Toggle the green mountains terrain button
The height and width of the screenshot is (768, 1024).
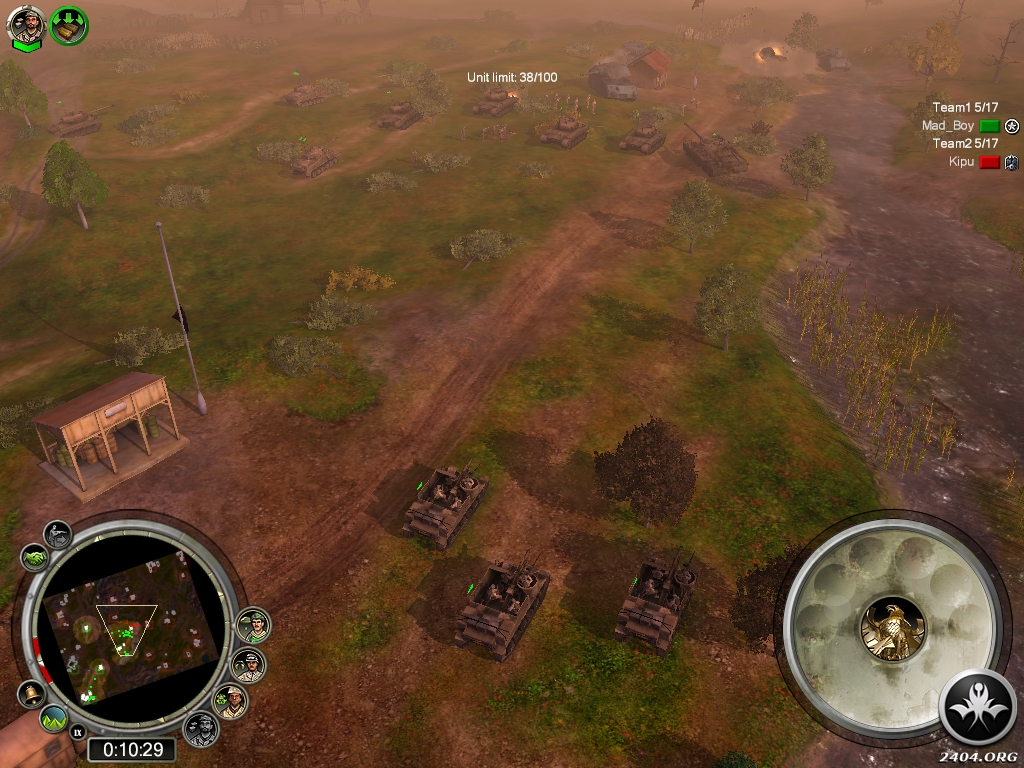54,718
